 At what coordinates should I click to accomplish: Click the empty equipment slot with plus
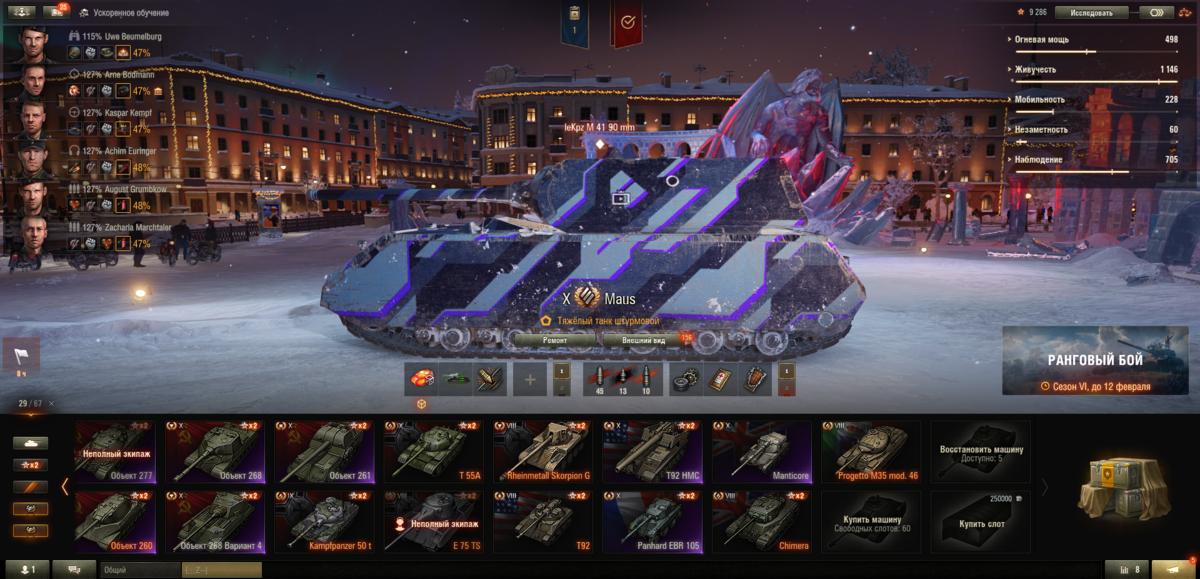coord(530,380)
